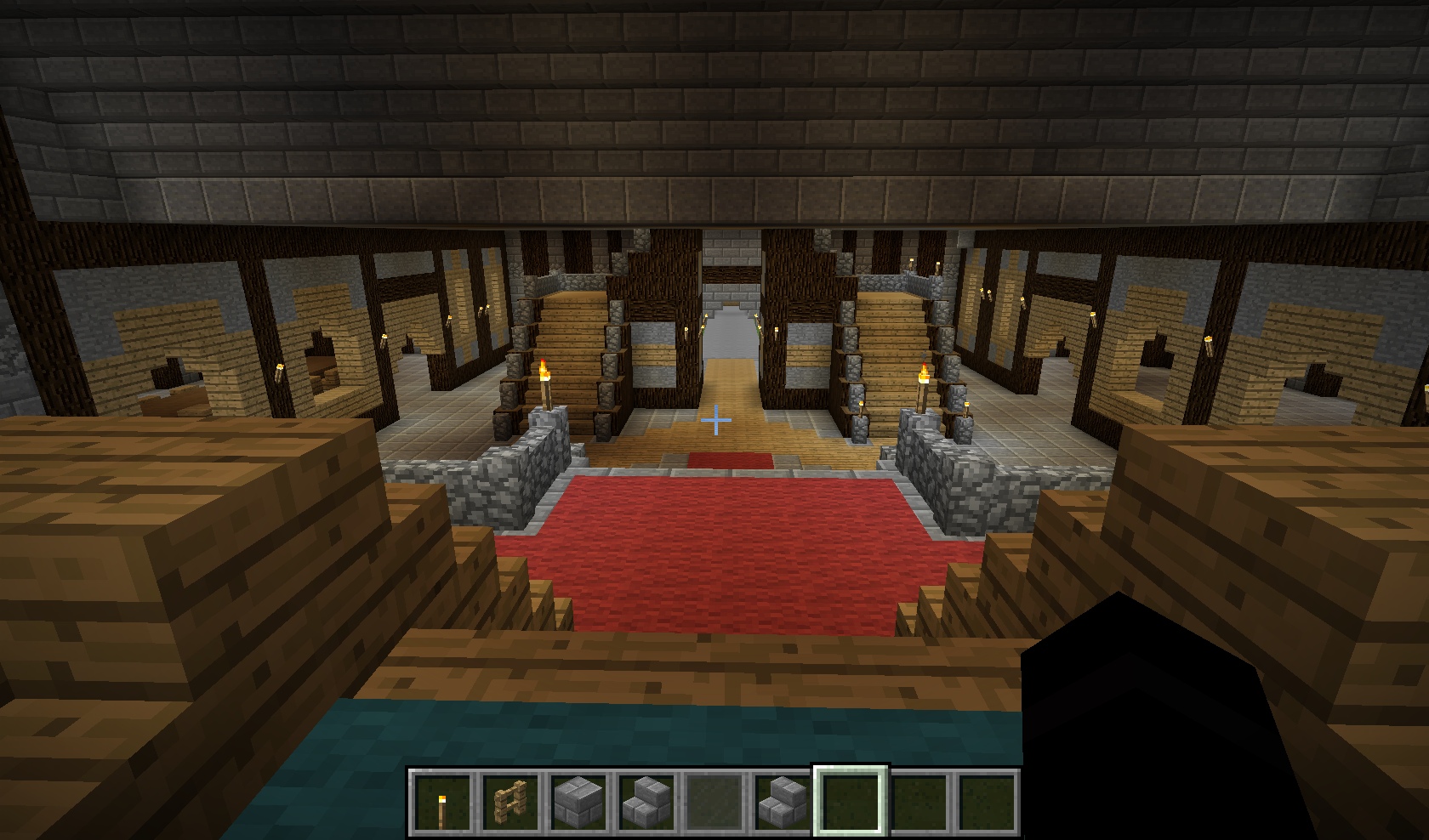Viewport: 1429px width, 840px height.
Task: Select the torch hotbar slot
Action: pos(441,802)
